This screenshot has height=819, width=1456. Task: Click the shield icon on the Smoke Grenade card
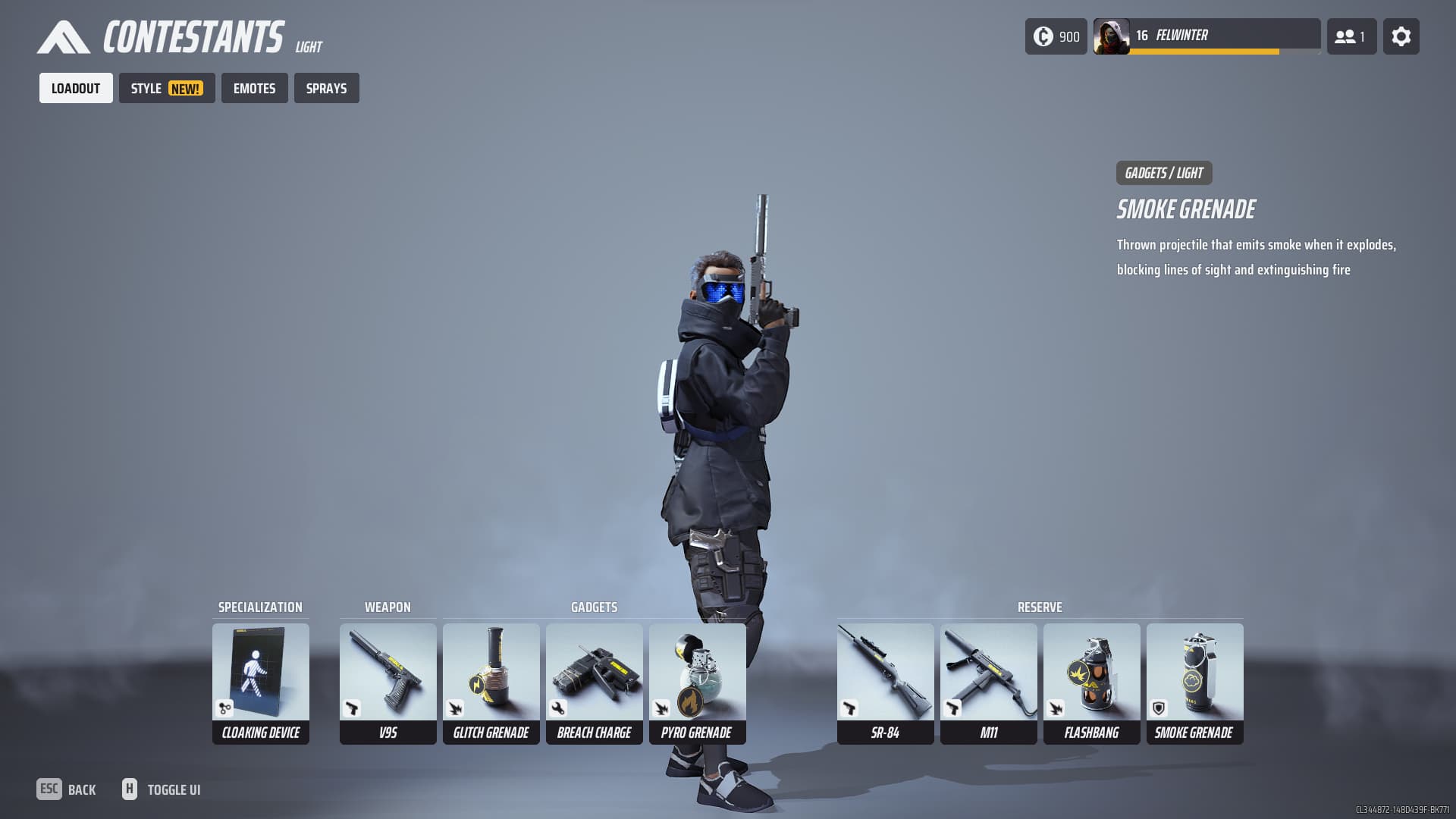click(1157, 709)
